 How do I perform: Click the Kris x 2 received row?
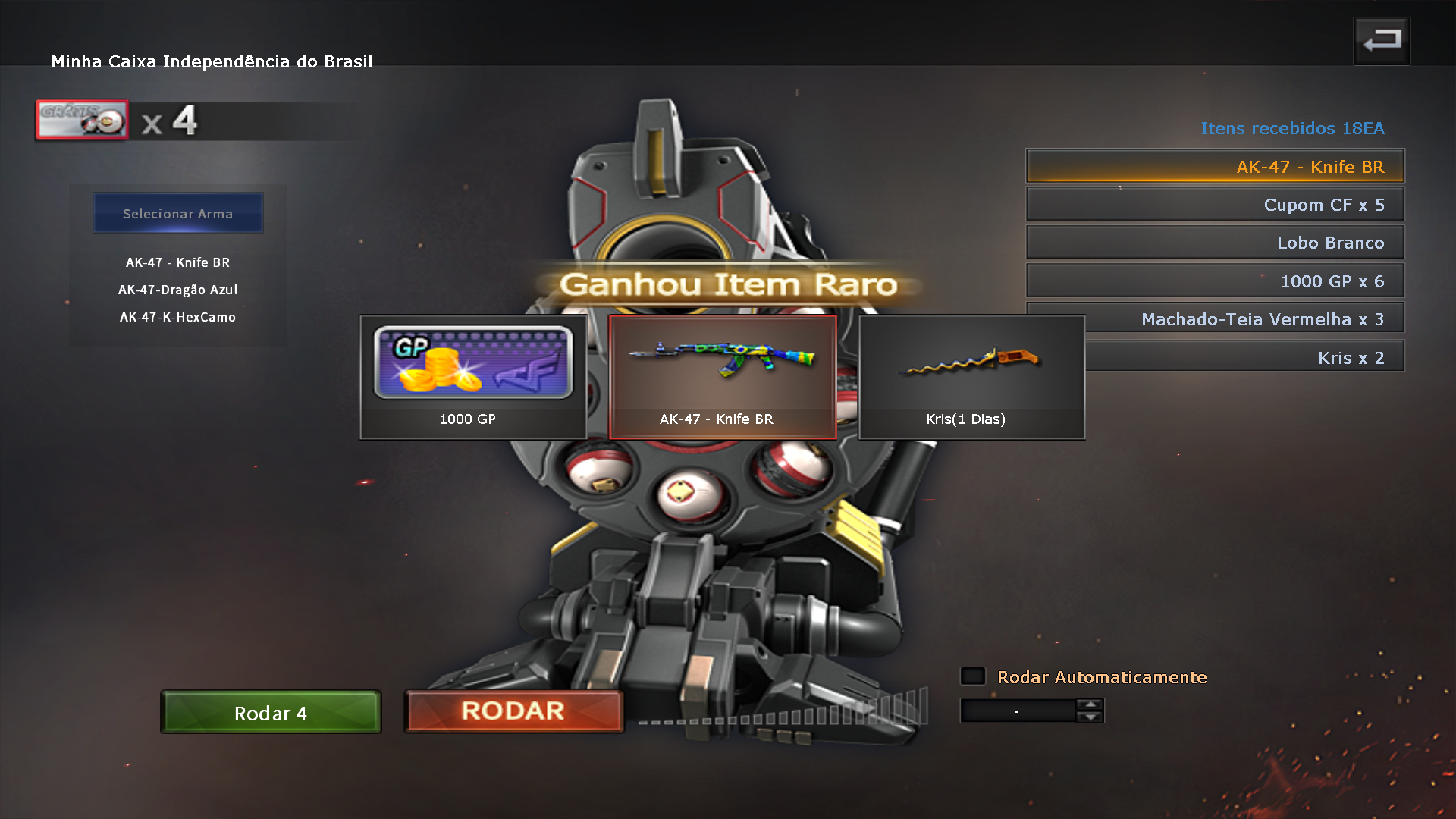[1245, 358]
